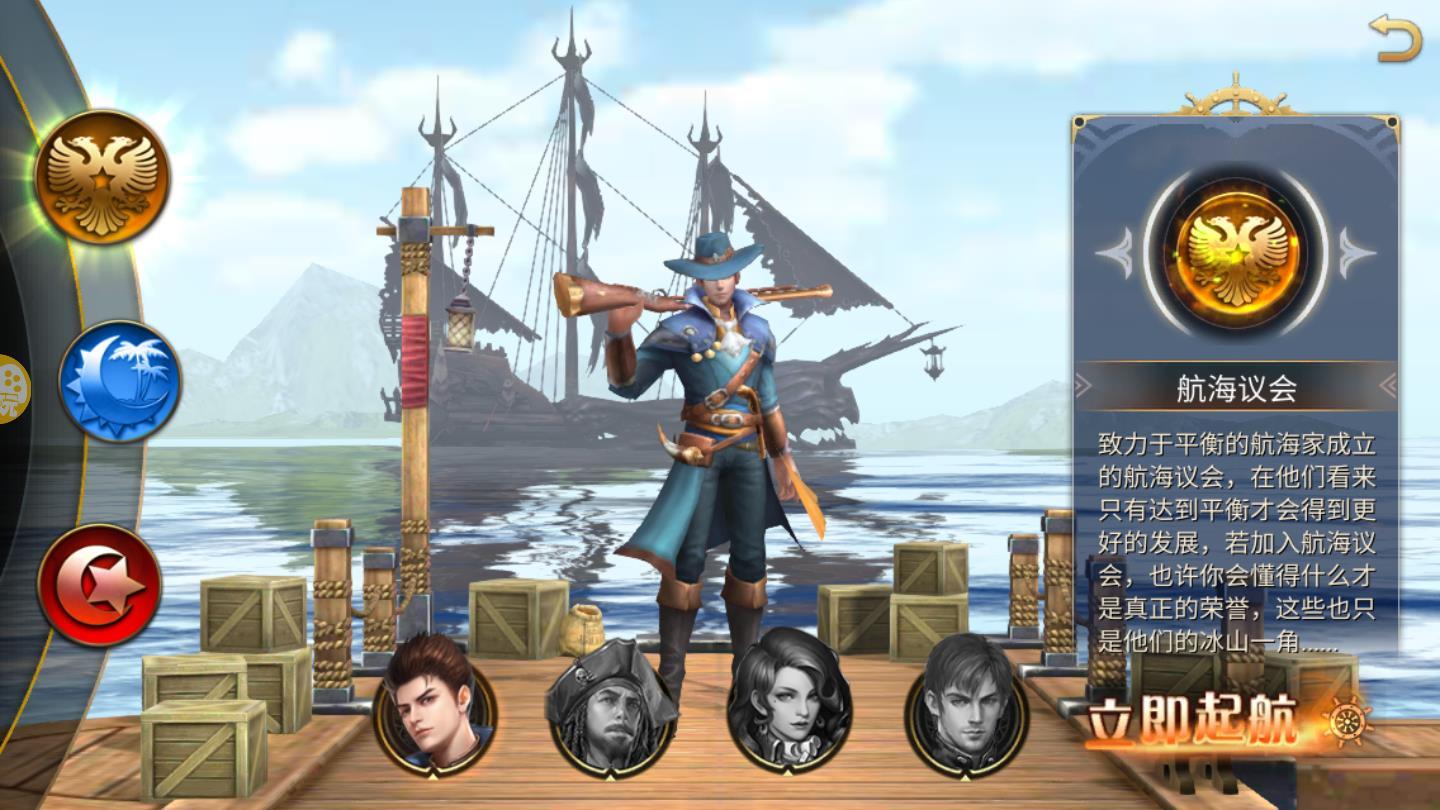Choose the blue moon and palm tree faction
This screenshot has height=810, width=1440.
point(120,381)
